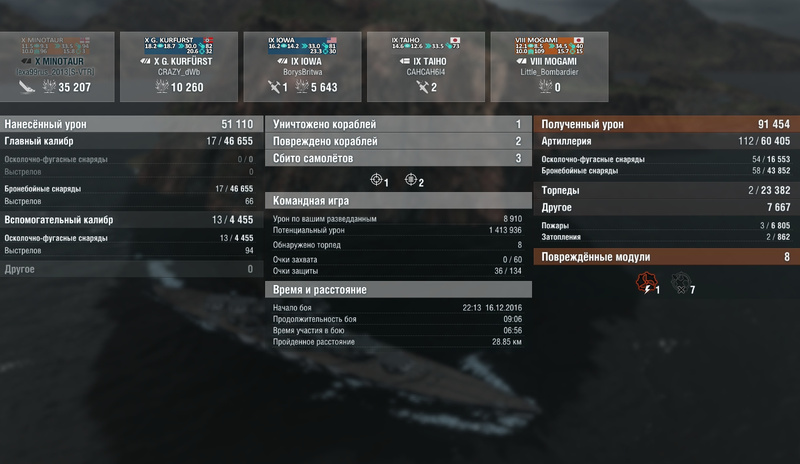Select CRAZY_dWb's G. Kurfürst card
Screen dimensions: 800x464
pos(180,66)
